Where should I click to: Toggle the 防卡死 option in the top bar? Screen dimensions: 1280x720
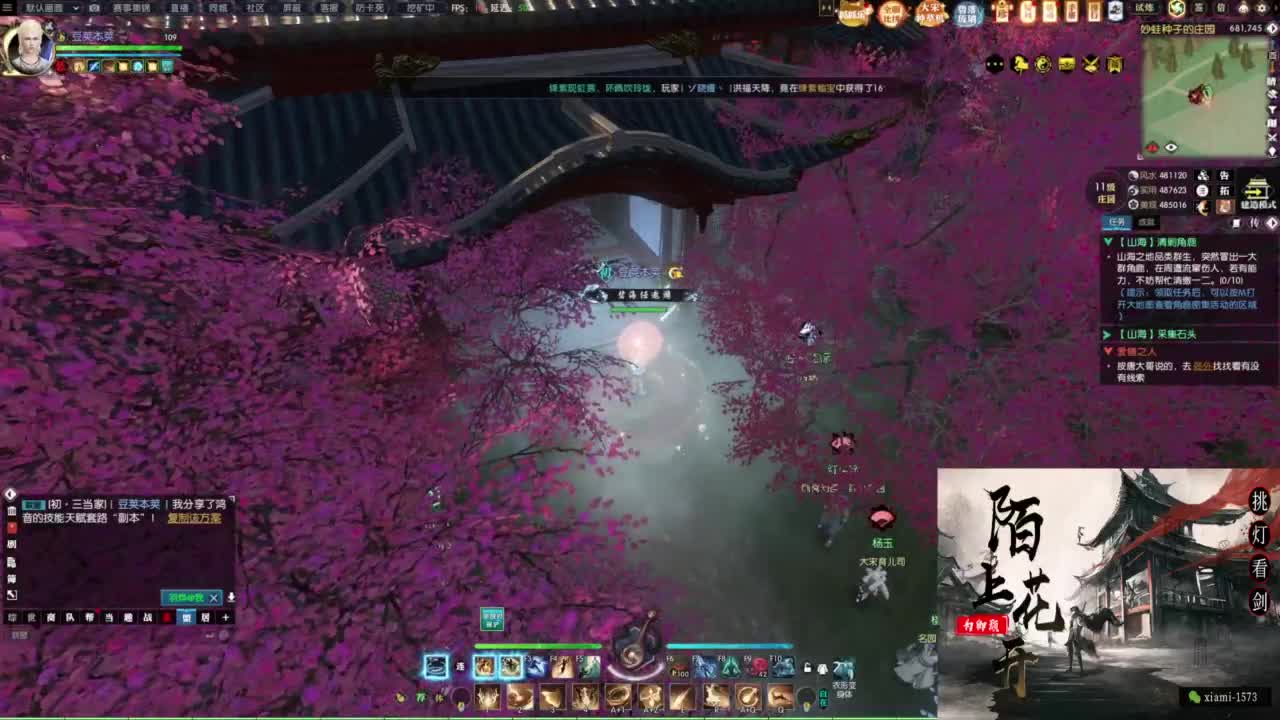click(371, 8)
